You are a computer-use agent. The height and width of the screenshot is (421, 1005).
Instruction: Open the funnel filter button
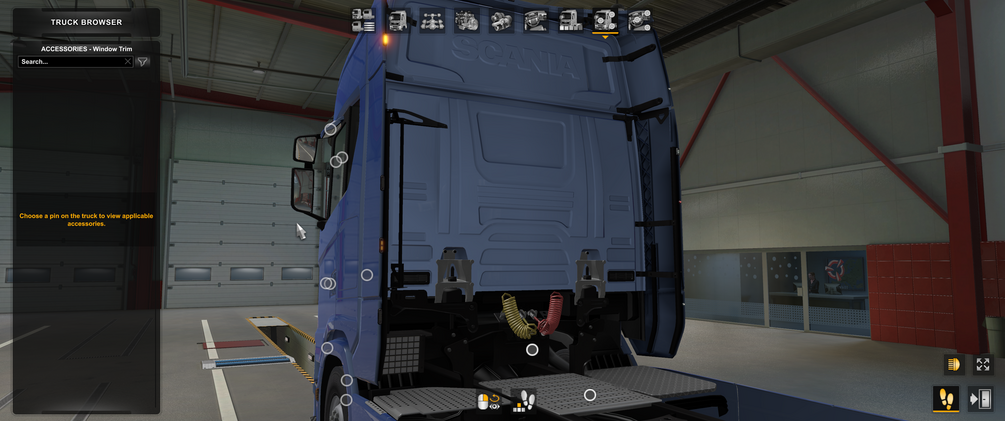click(143, 62)
